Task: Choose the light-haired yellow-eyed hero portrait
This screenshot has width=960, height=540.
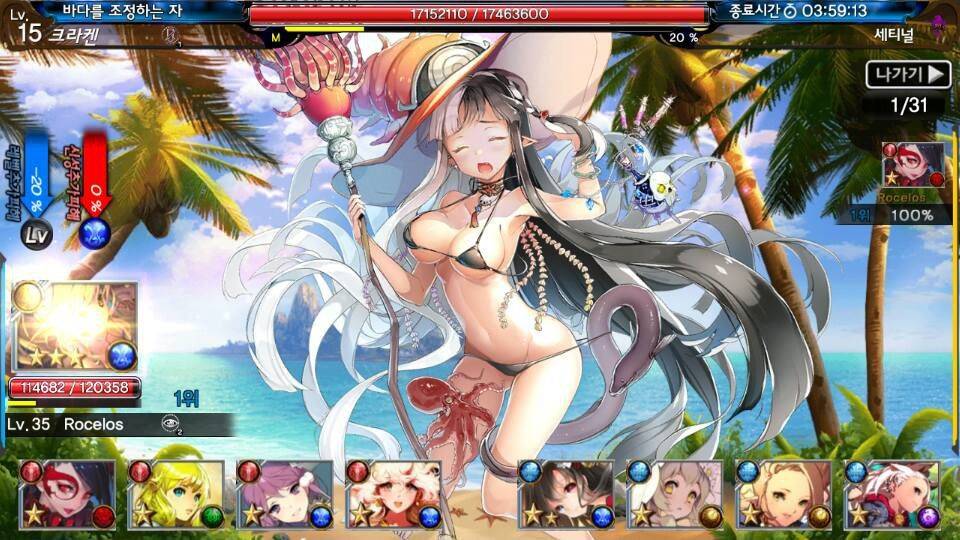Action: click(x=674, y=495)
